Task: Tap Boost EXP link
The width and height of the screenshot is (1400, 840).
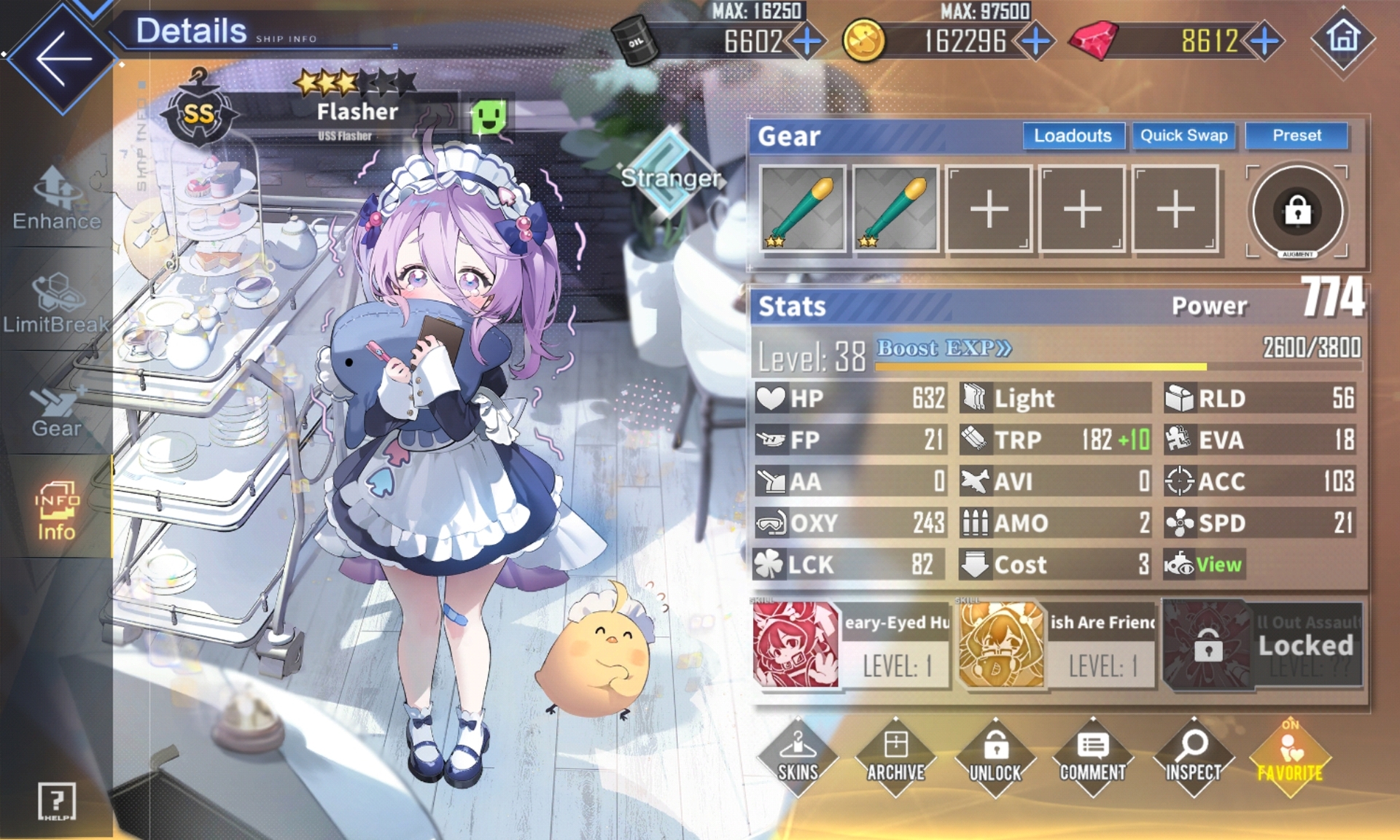Action: (944, 348)
